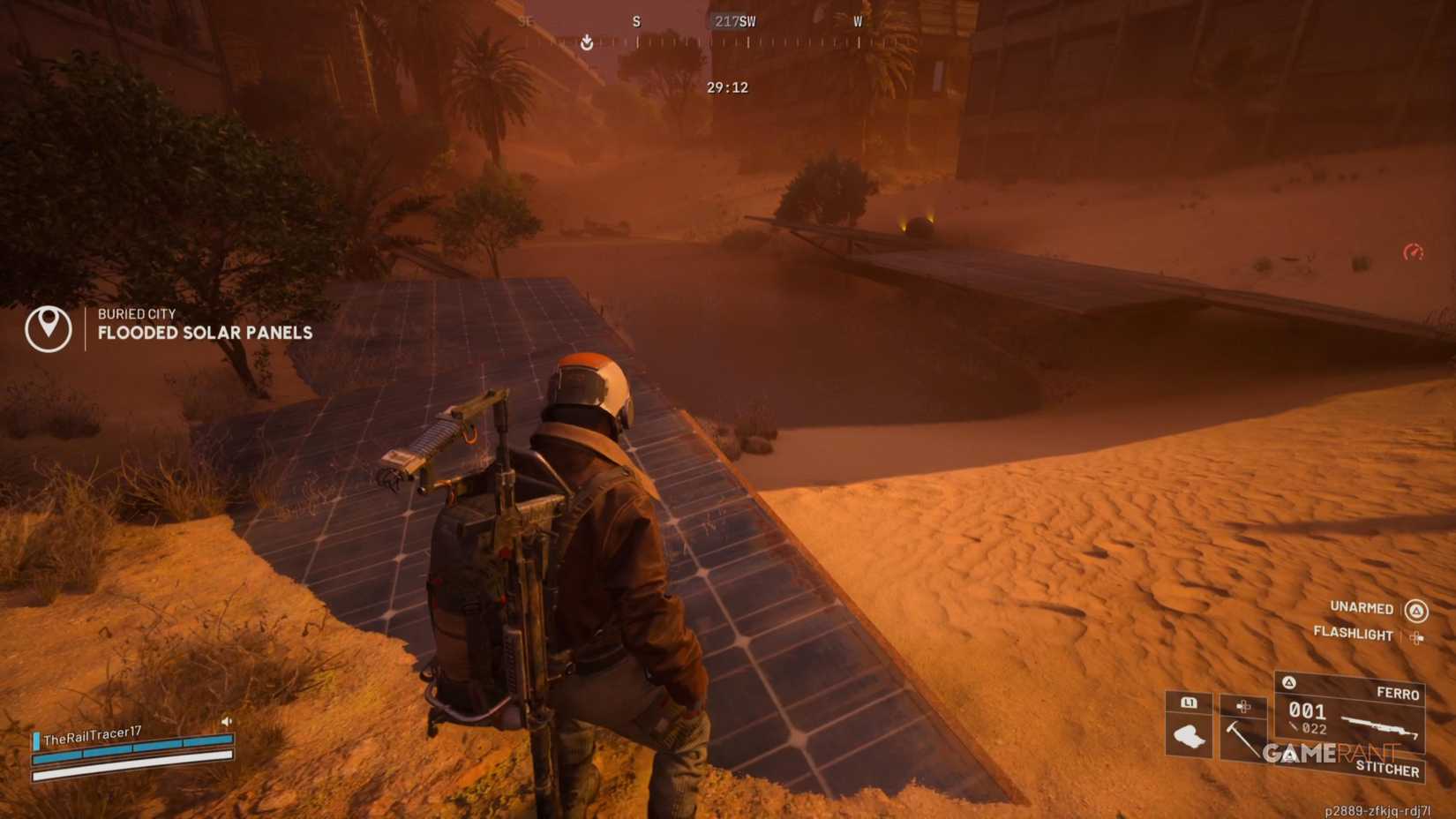Open the Stitcher weapon slot
Screen dimensions: 1456x819
click(x=1389, y=768)
